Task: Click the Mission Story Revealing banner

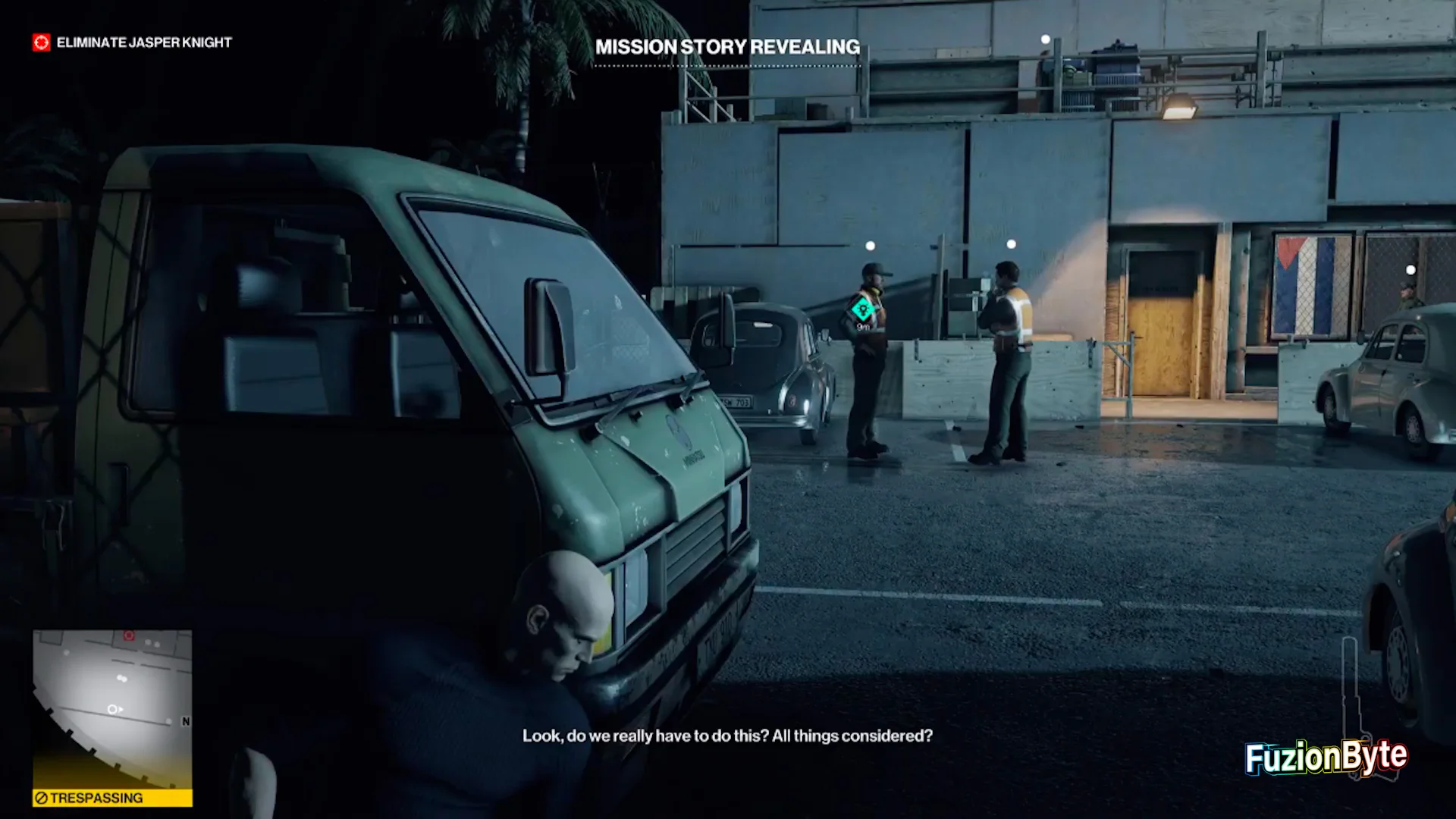Action: point(727,47)
